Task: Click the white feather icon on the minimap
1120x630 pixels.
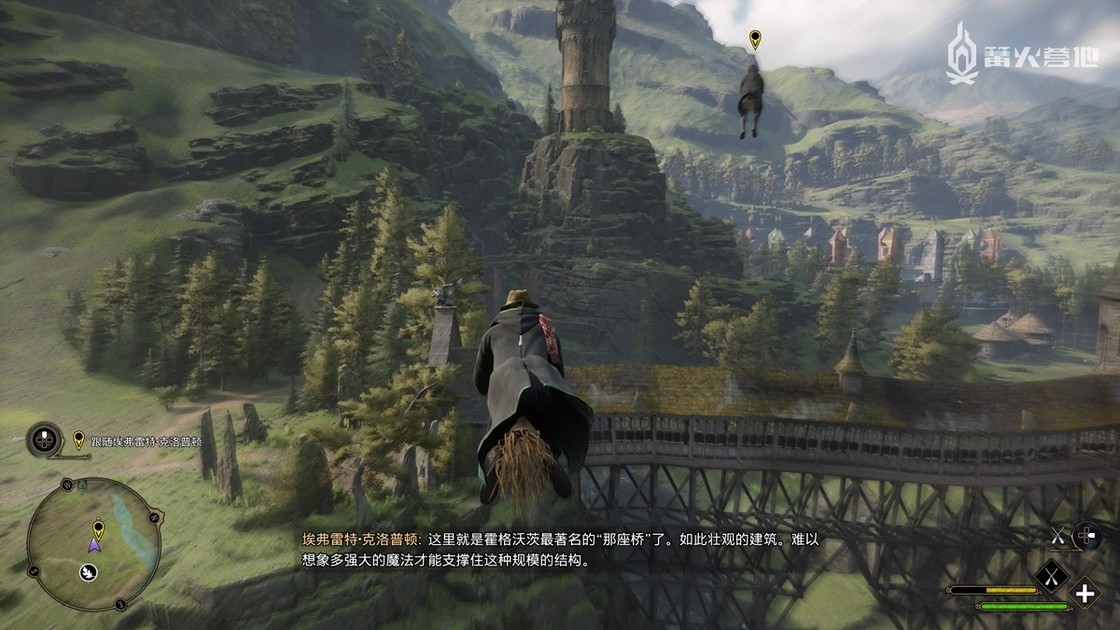Action: [x=88, y=573]
